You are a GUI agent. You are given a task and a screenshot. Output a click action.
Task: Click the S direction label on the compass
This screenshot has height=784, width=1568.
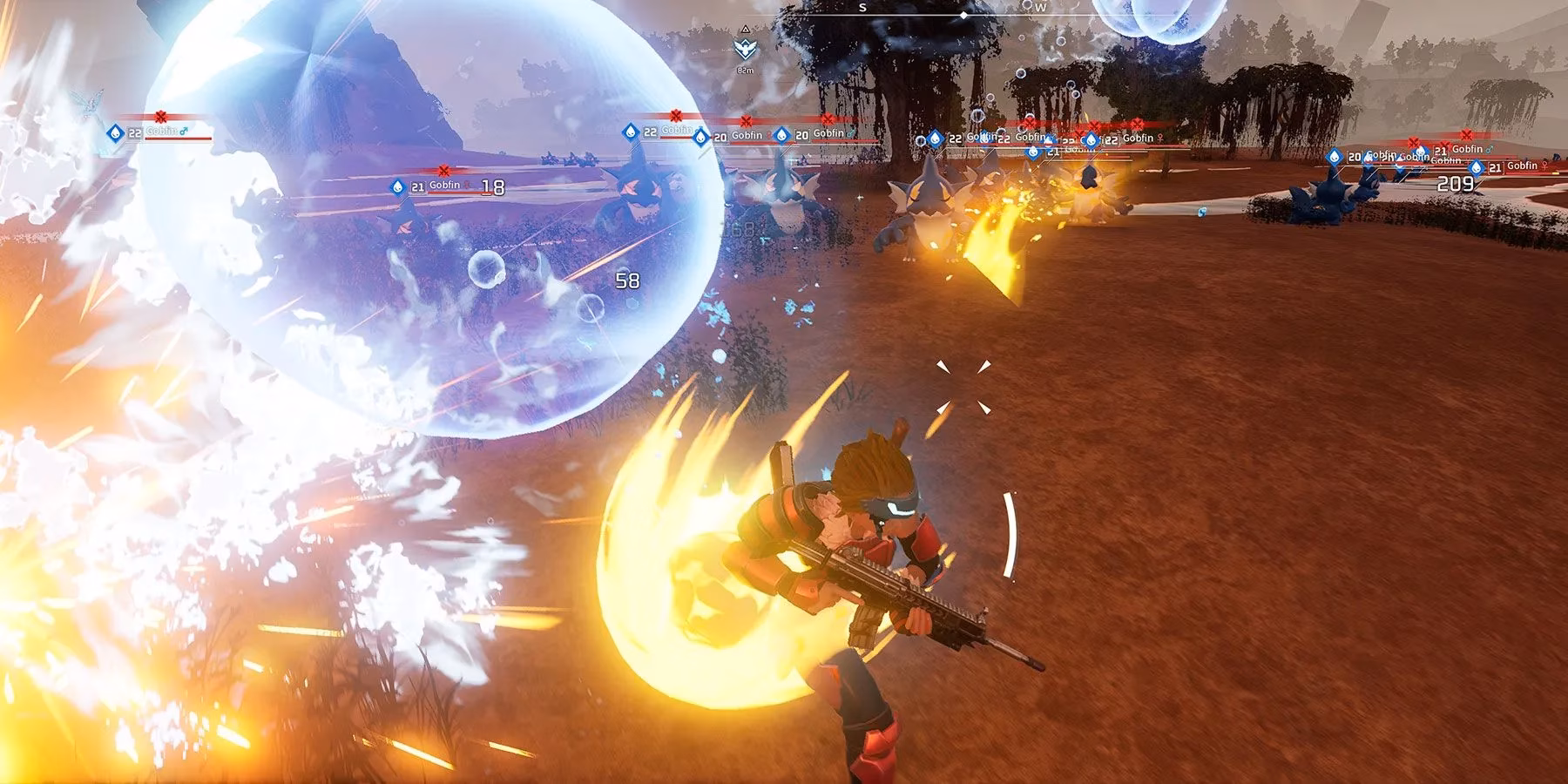coord(862,8)
